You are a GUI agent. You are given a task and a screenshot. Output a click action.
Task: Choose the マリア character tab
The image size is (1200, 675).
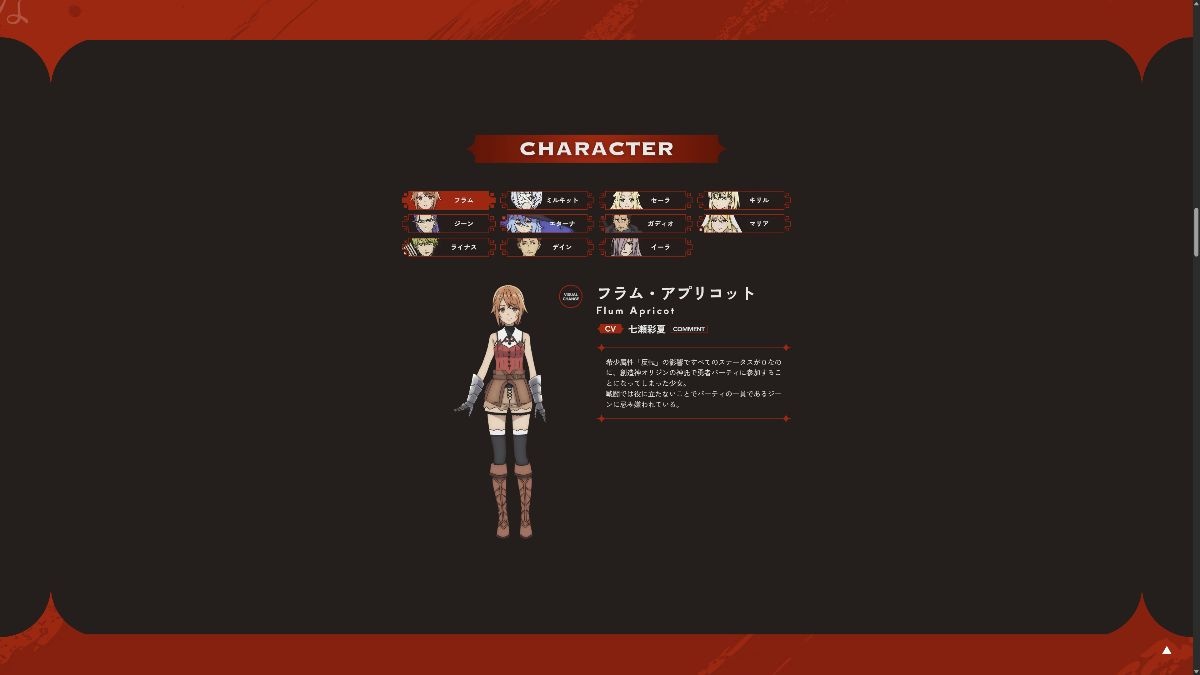click(x=743, y=223)
